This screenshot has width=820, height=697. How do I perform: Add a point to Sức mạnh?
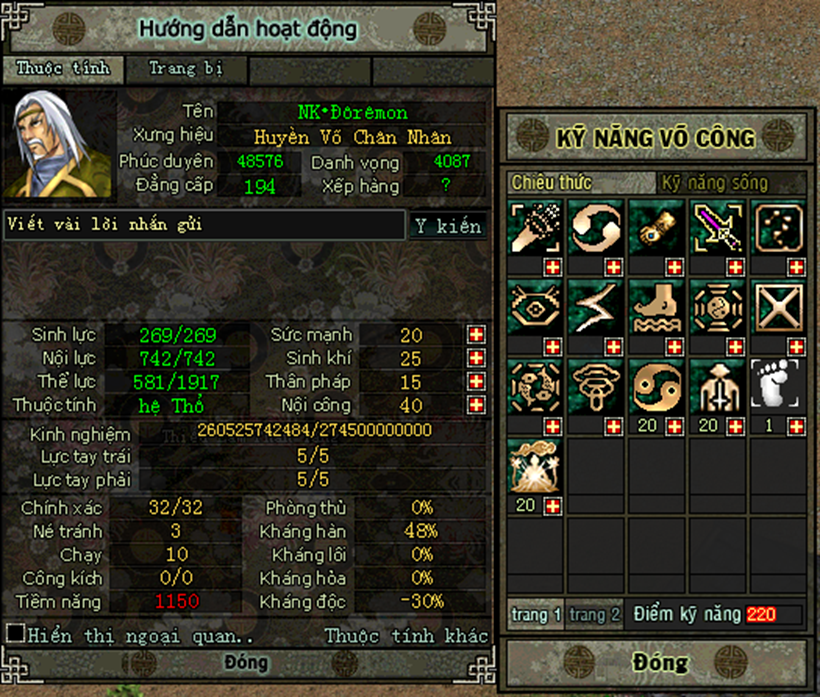(x=476, y=335)
